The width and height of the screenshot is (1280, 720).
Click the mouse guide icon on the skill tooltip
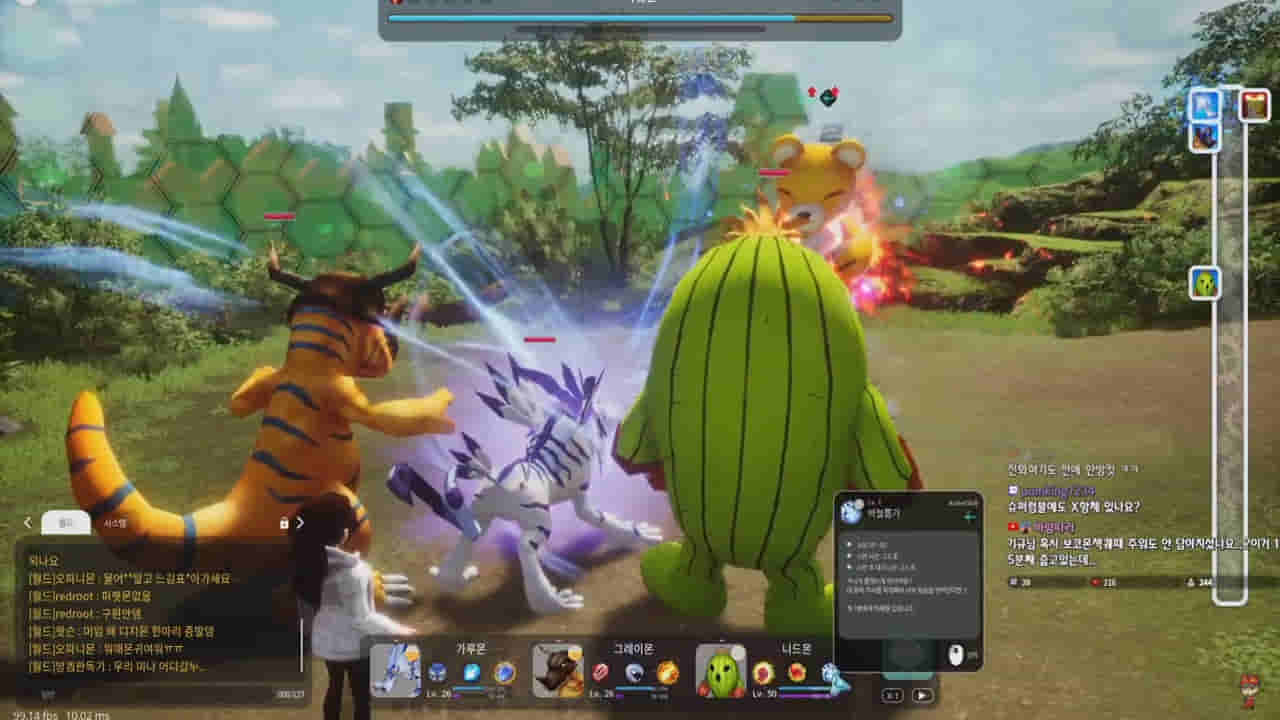click(955, 652)
